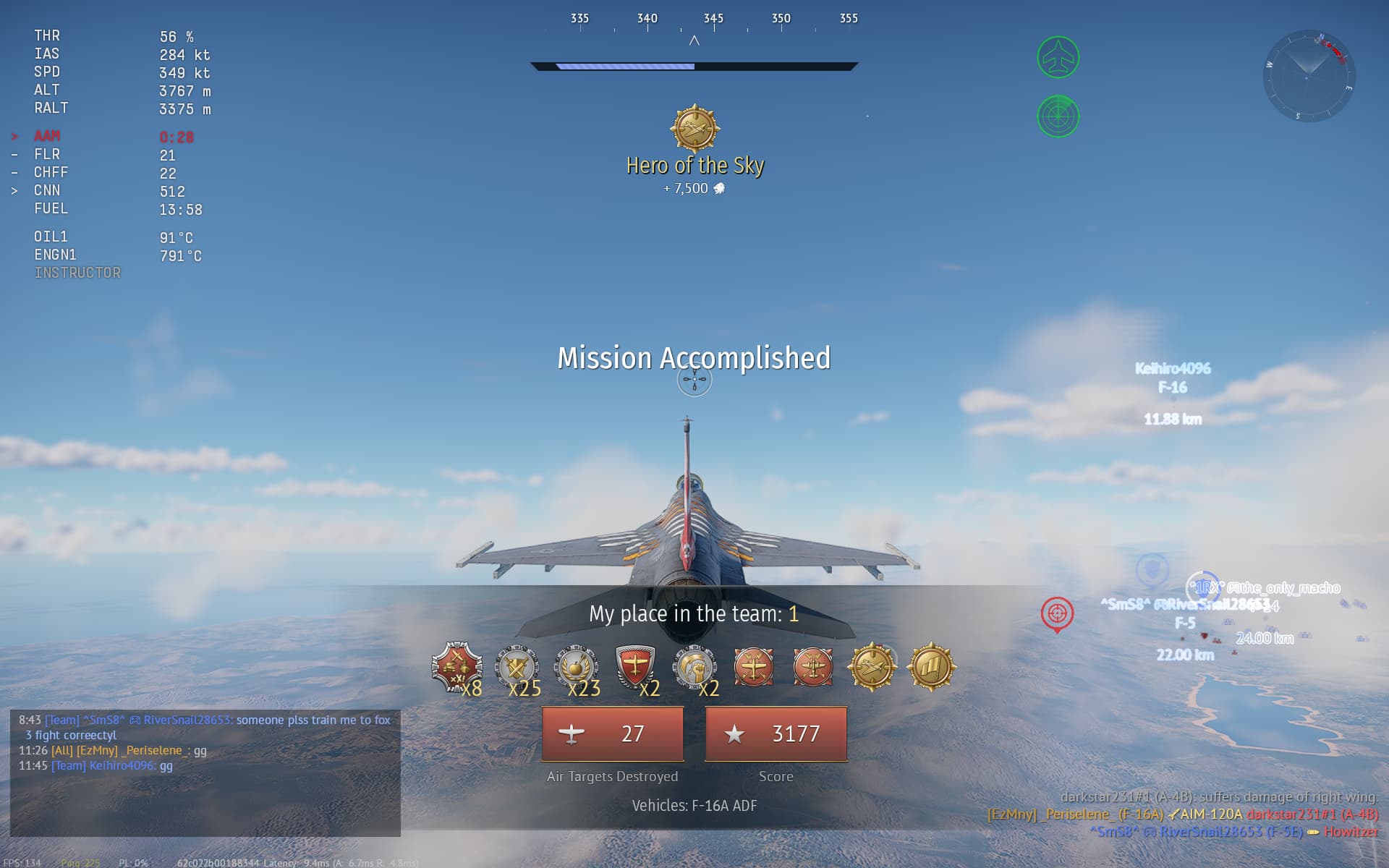1389x868 pixels.
Task: Open the chat log box
Action: 205,773
